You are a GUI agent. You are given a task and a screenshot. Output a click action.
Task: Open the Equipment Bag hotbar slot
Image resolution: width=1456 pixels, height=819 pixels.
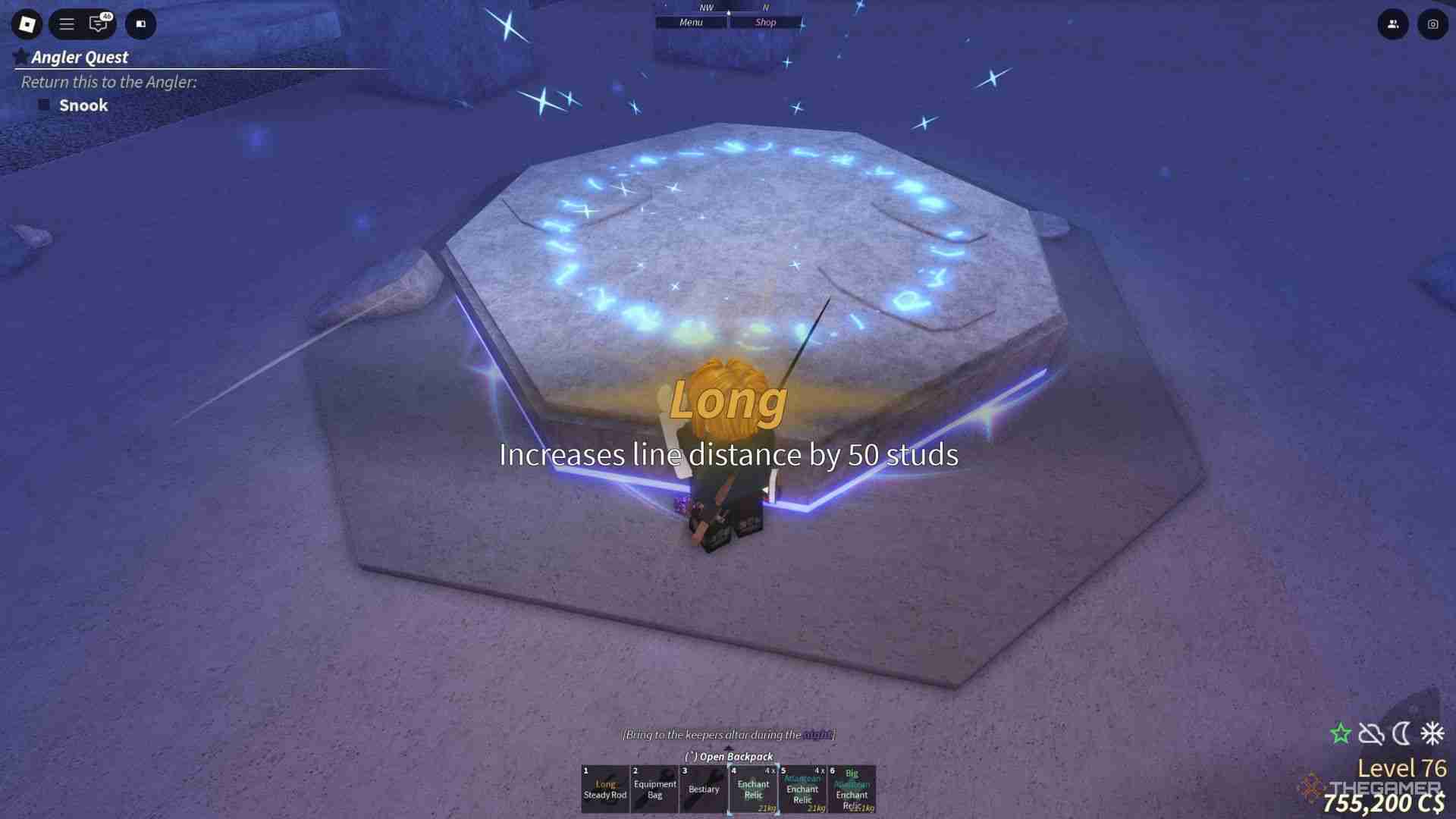(x=654, y=789)
